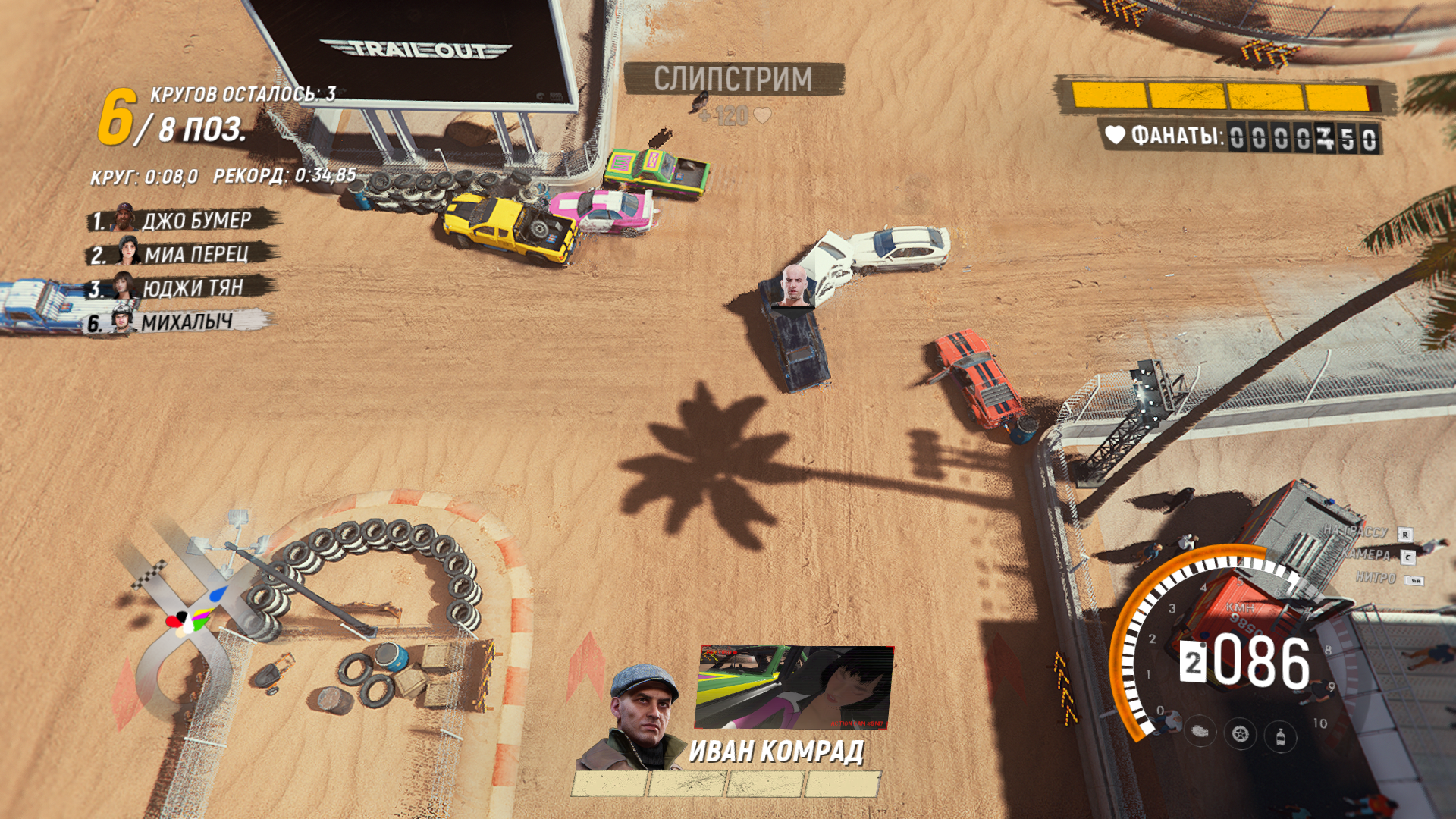Image resolution: width=1456 pixels, height=819 pixels.
Task: Pick Юджи Тян in the race standings
Action: coord(182,288)
